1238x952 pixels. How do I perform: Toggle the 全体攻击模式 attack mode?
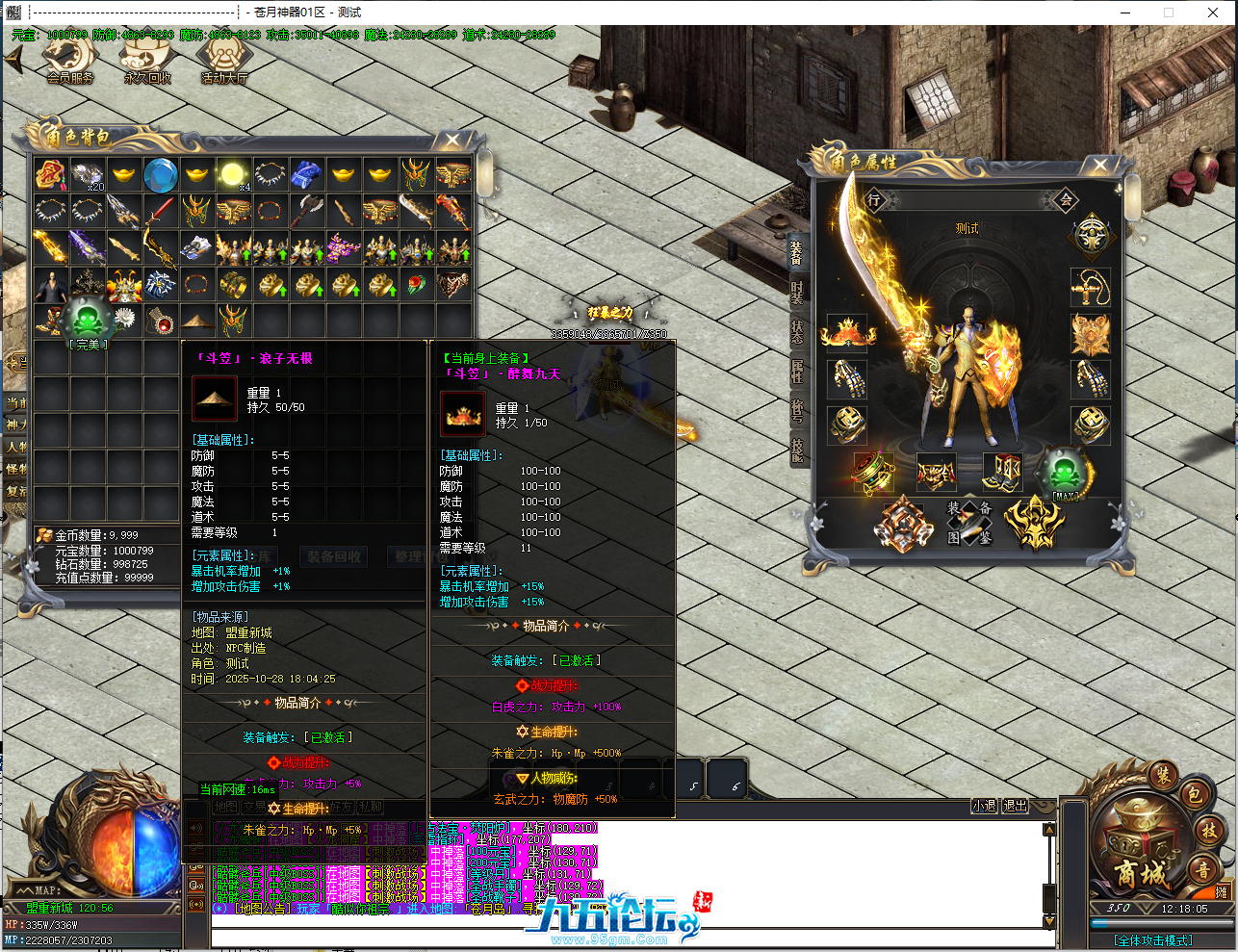click(x=1152, y=940)
